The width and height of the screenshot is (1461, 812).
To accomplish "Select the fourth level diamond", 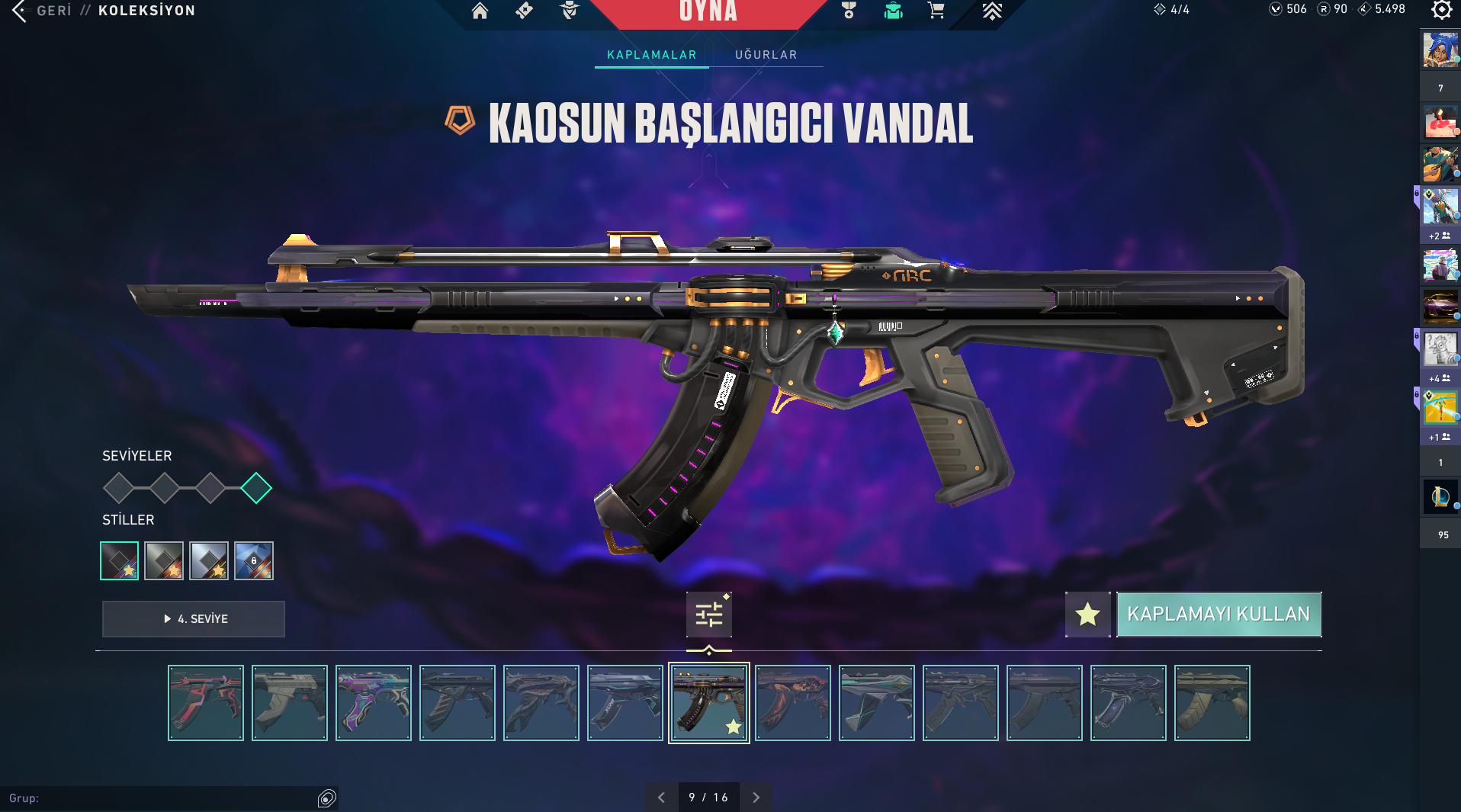I will [256, 488].
